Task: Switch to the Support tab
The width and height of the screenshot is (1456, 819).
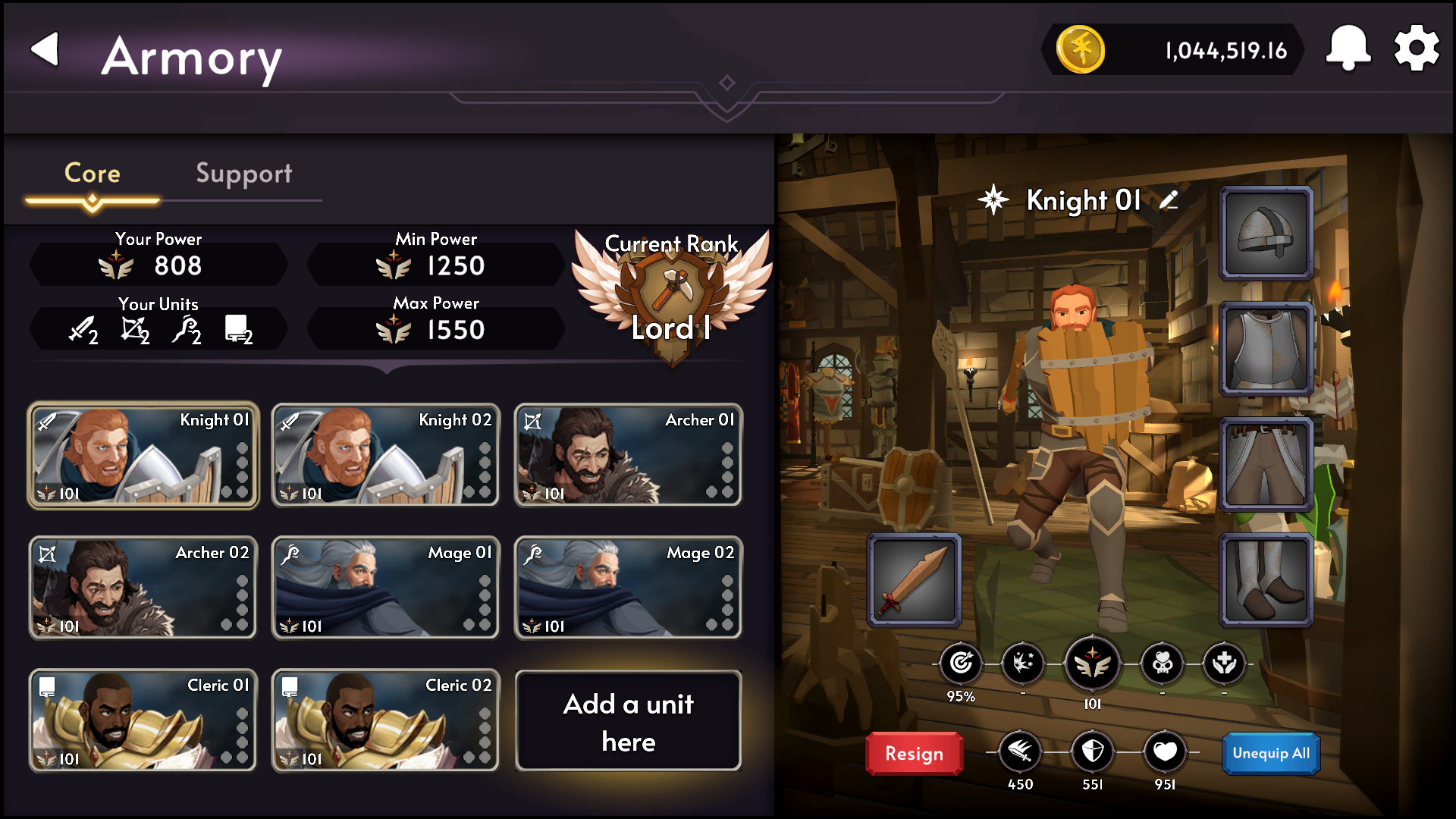Action: click(243, 174)
